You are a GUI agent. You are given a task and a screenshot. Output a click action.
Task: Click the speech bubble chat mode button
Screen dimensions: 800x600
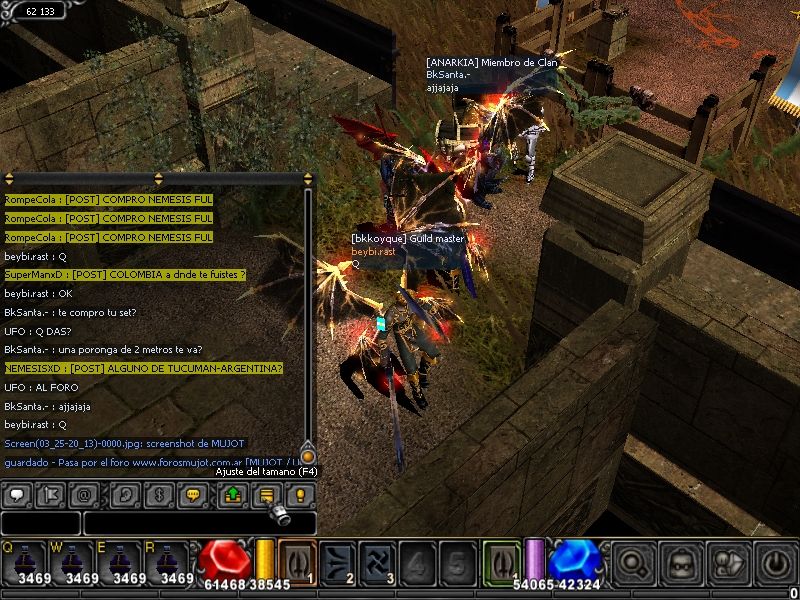pyautogui.click(x=17, y=494)
